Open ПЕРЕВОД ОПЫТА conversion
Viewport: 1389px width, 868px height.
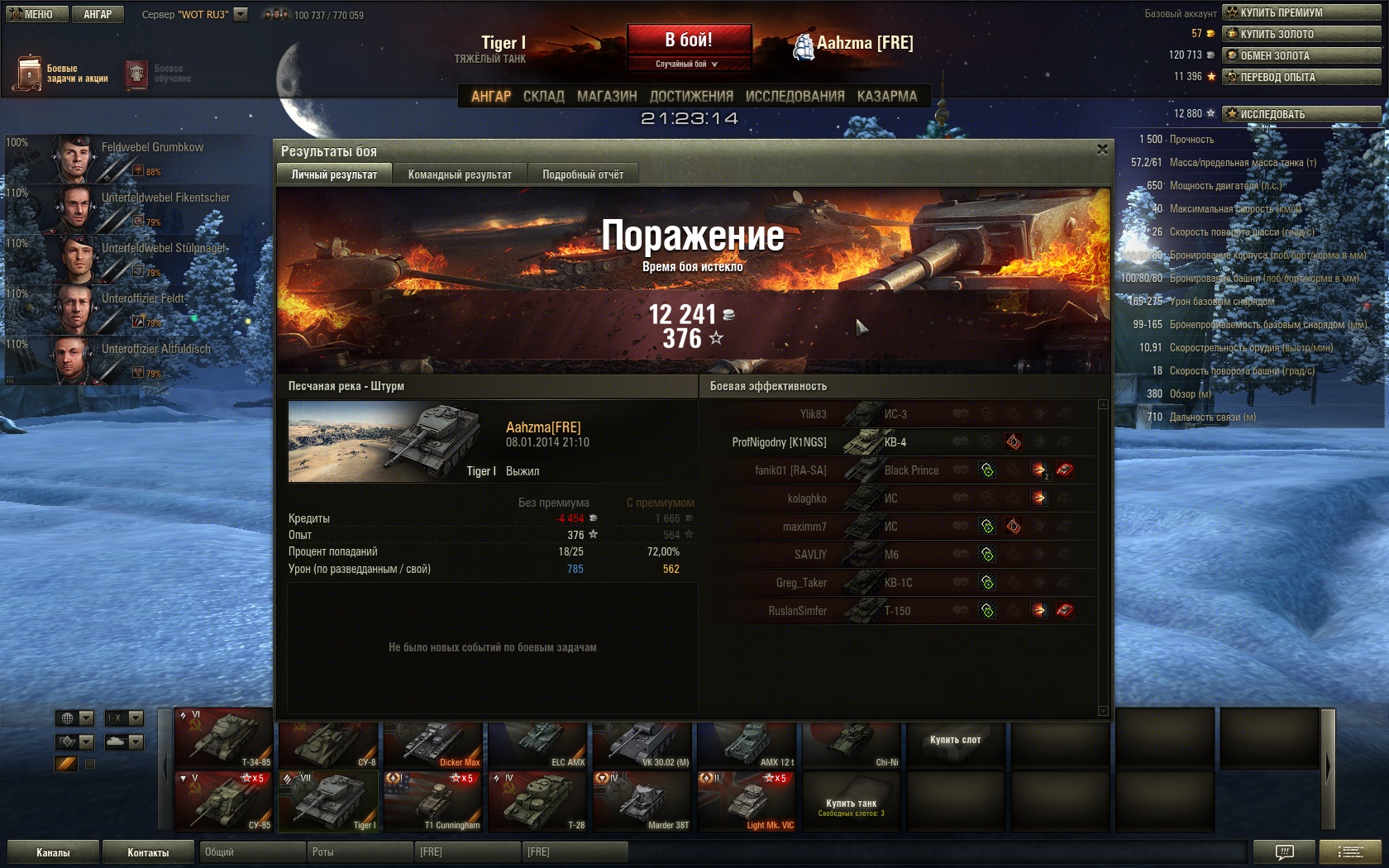(1301, 77)
